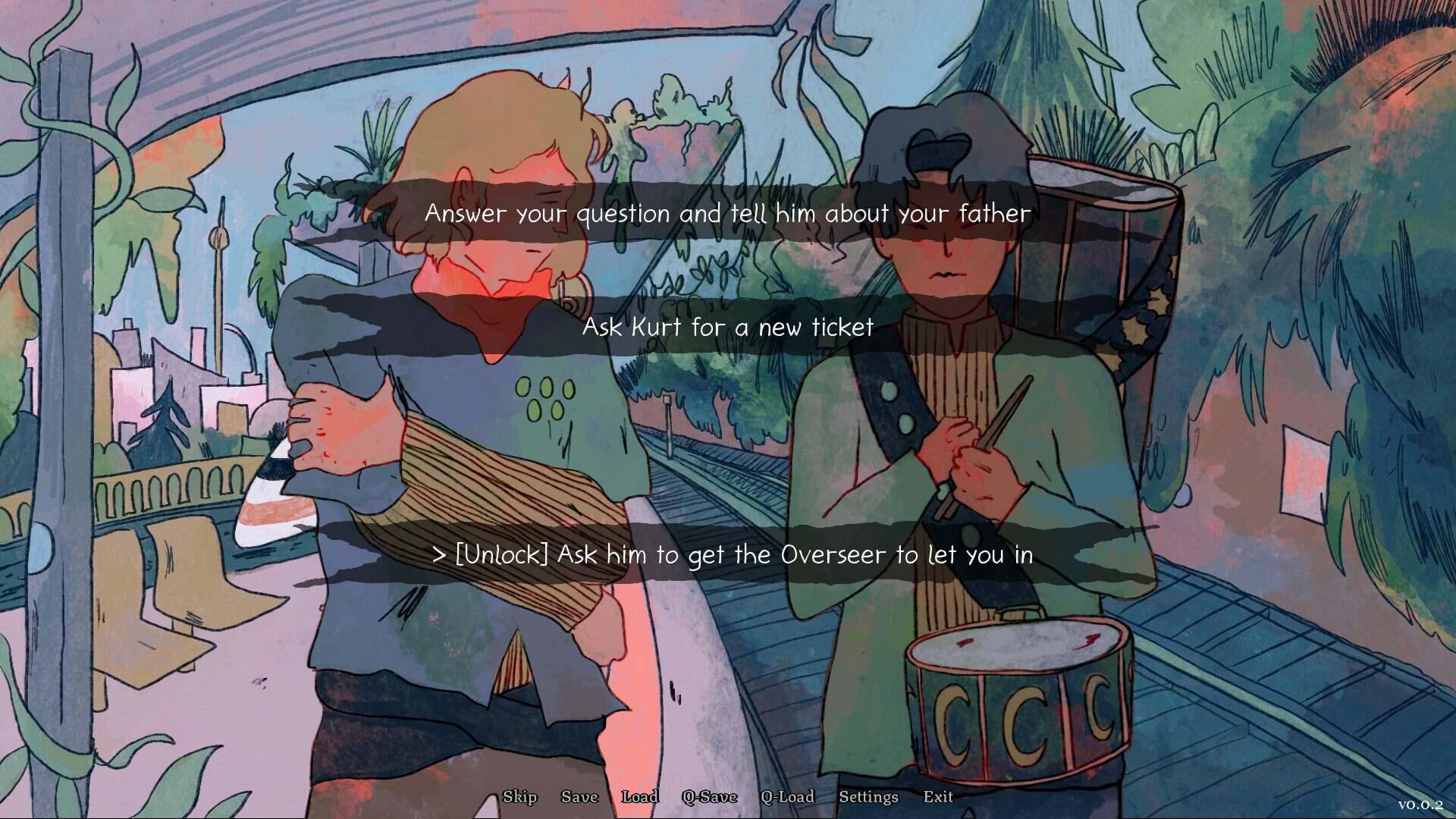Open the Settings menu

click(868, 797)
